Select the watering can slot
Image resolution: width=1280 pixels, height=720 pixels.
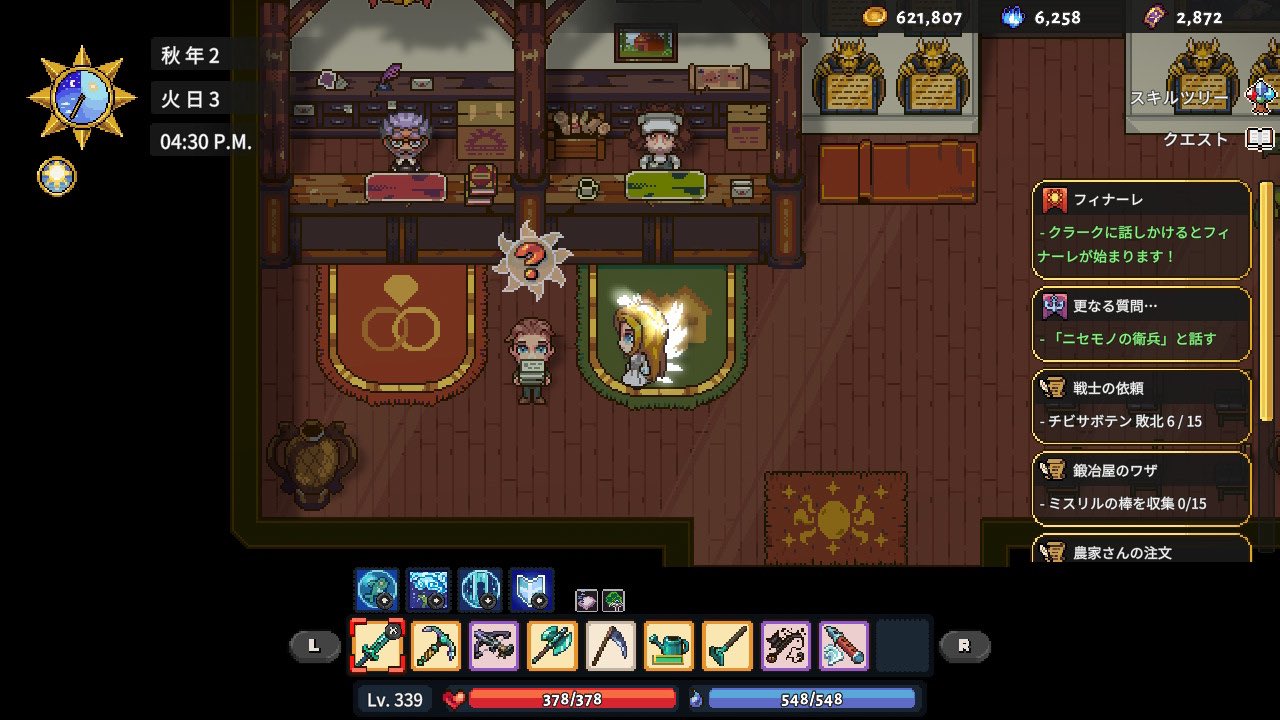(x=670, y=646)
